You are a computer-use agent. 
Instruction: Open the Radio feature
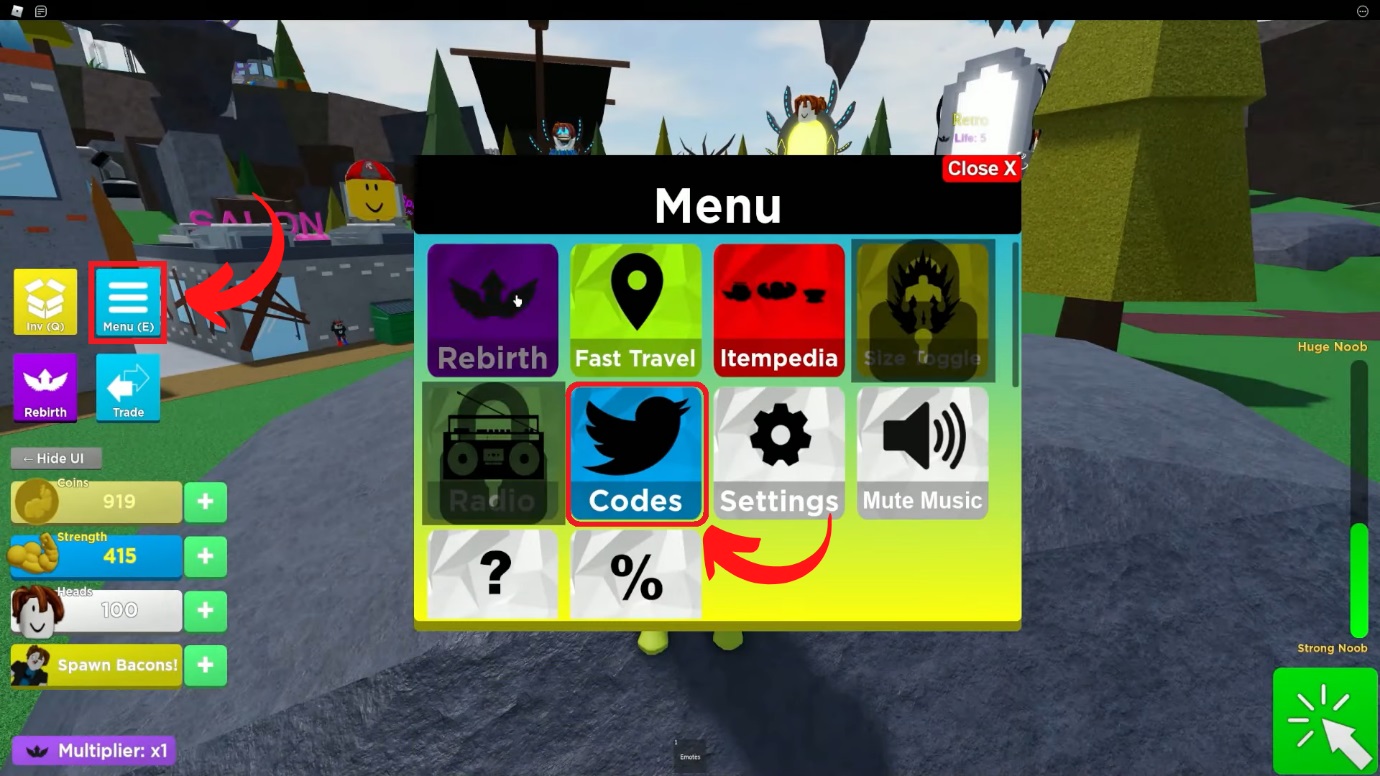click(x=492, y=453)
